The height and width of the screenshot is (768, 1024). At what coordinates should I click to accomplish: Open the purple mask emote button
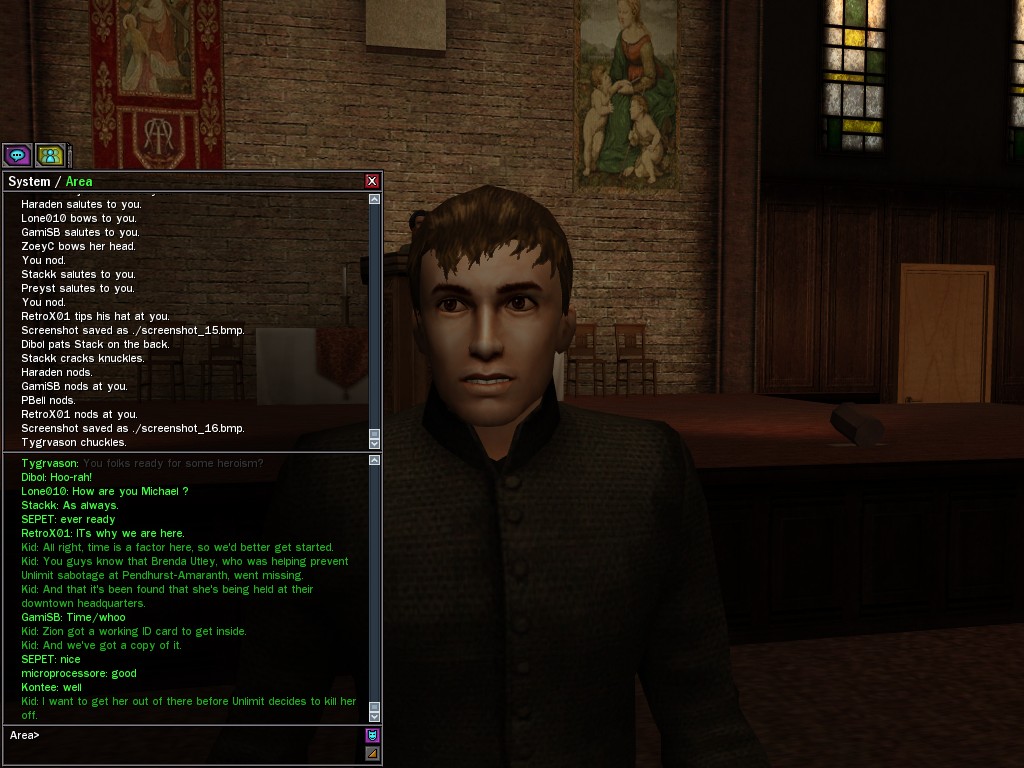[x=373, y=735]
